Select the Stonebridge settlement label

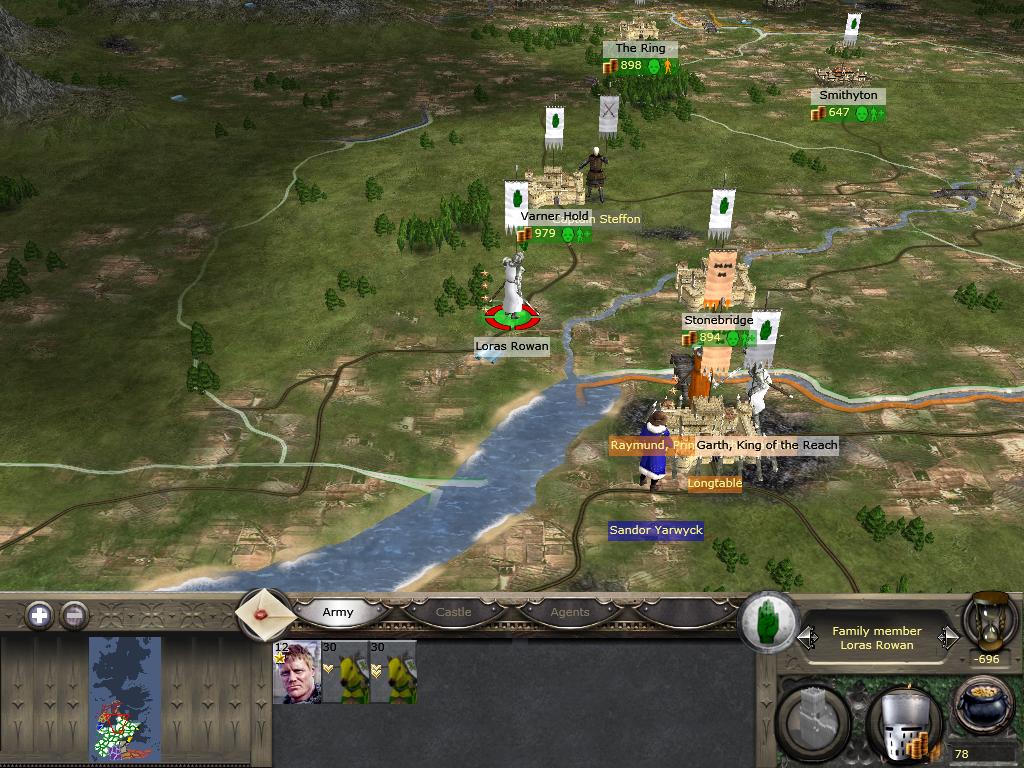[x=718, y=320]
